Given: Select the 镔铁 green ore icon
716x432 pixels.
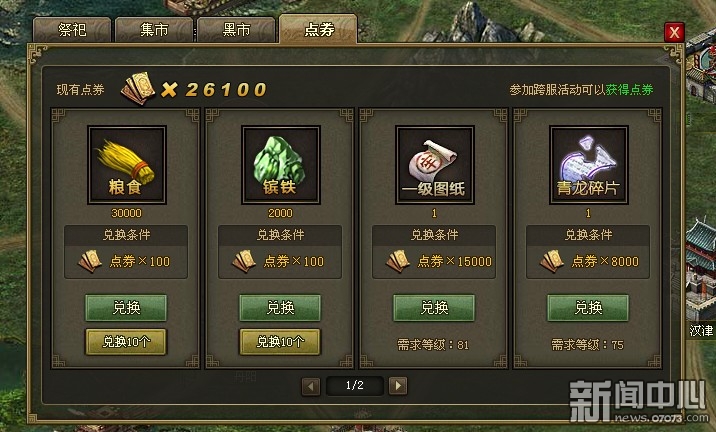Looking at the screenshot, I should point(280,164).
